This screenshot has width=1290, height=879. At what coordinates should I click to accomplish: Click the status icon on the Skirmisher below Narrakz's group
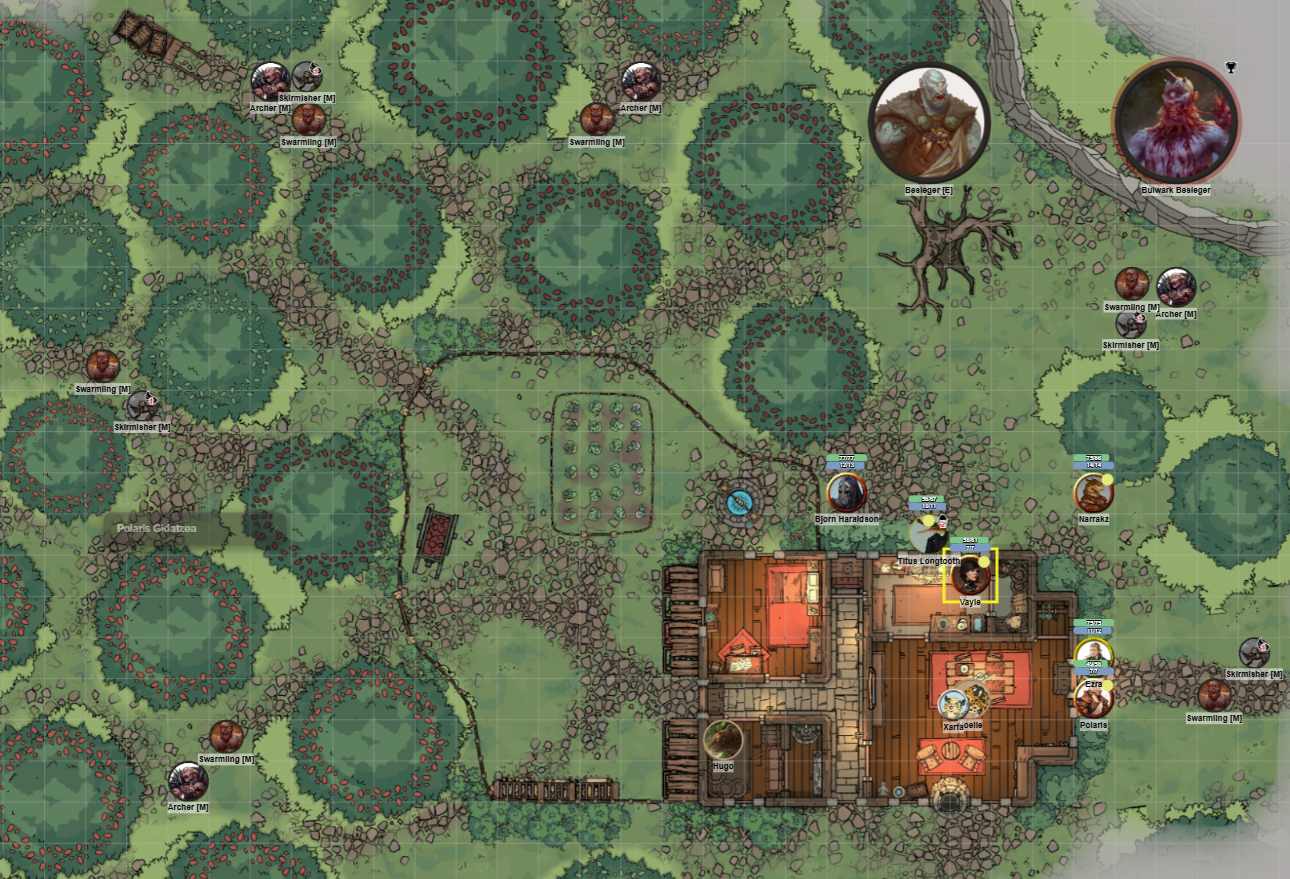coord(1140,317)
